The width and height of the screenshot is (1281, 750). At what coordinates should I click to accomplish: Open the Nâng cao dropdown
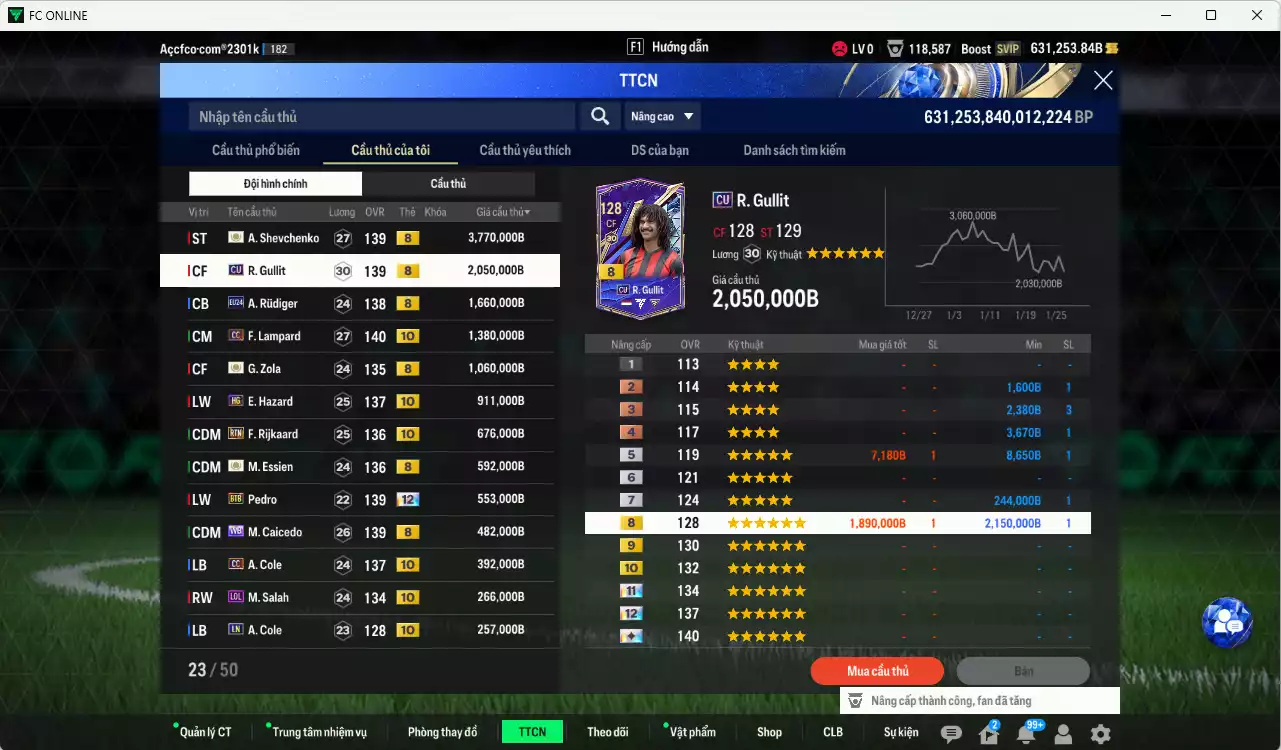pos(662,116)
